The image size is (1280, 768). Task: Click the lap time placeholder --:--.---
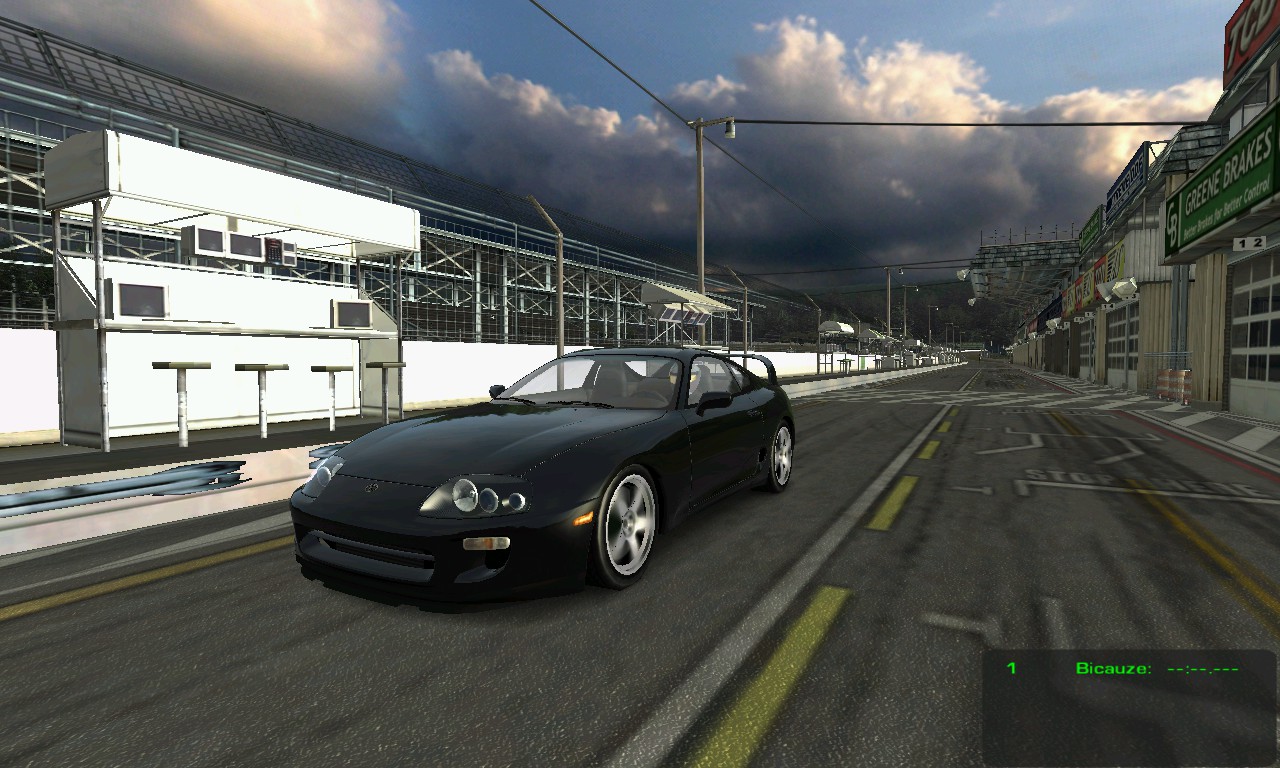pyautogui.click(x=1202, y=668)
